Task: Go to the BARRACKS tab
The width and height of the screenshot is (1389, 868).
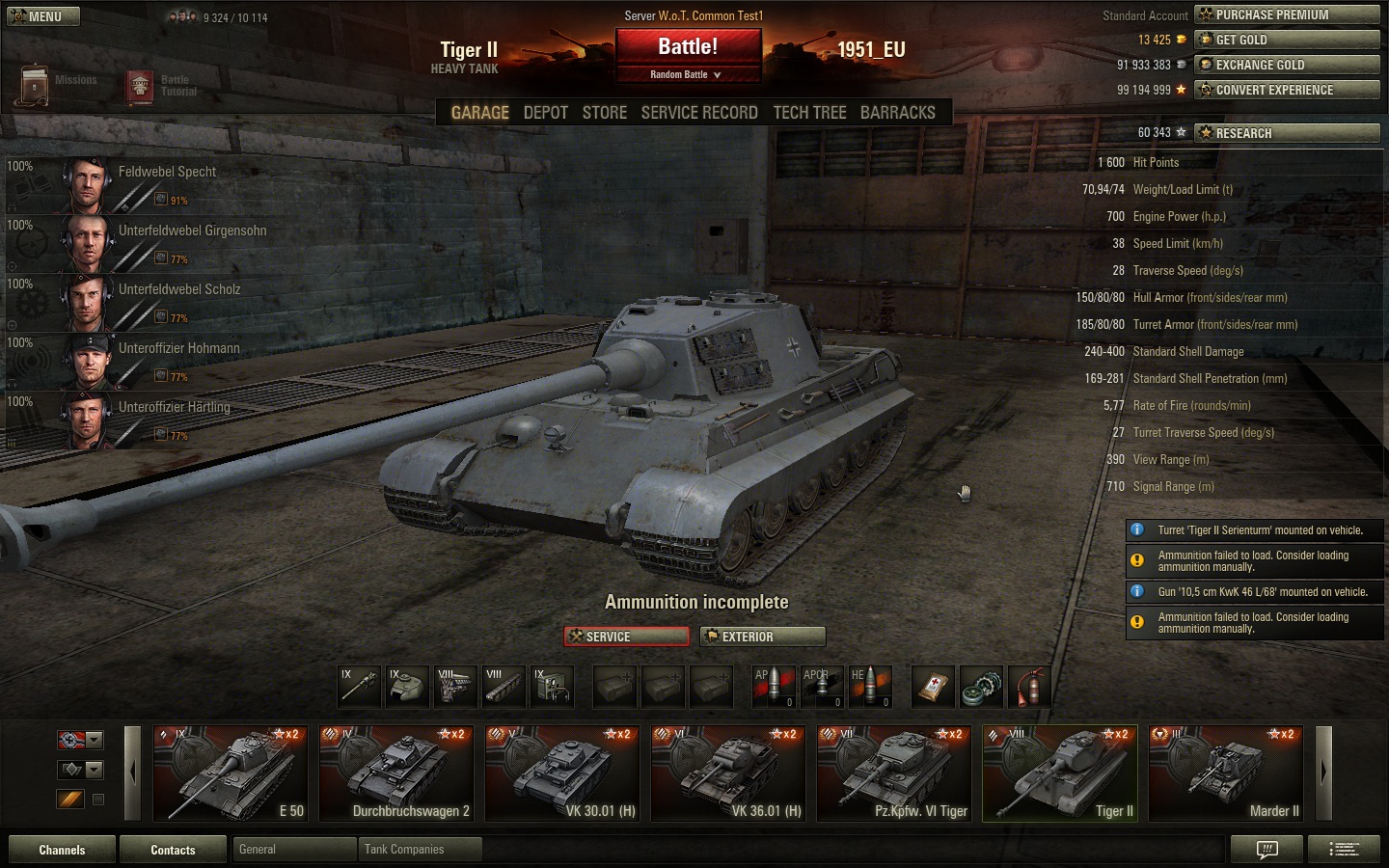Action: [x=897, y=113]
